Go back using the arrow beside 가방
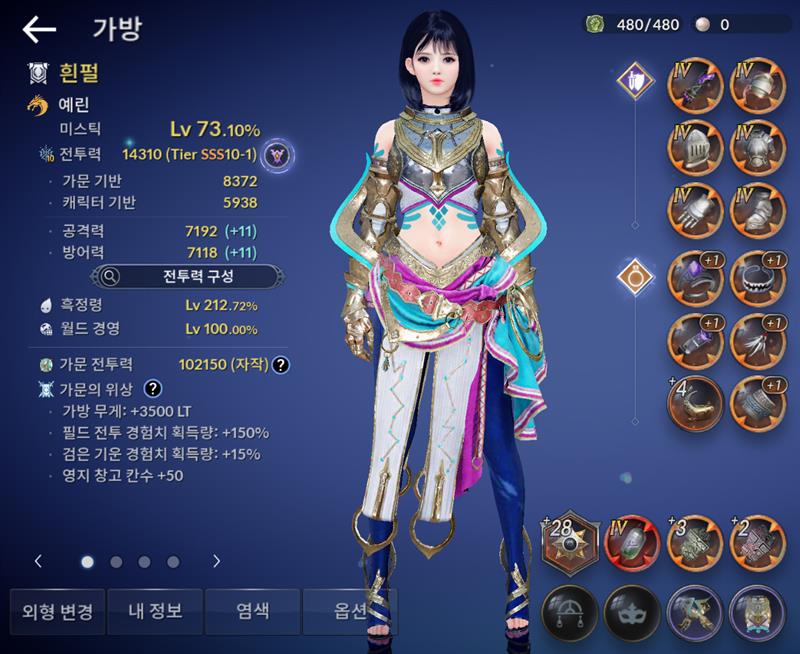The height and width of the screenshot is (654, 800). click(39, 30)
